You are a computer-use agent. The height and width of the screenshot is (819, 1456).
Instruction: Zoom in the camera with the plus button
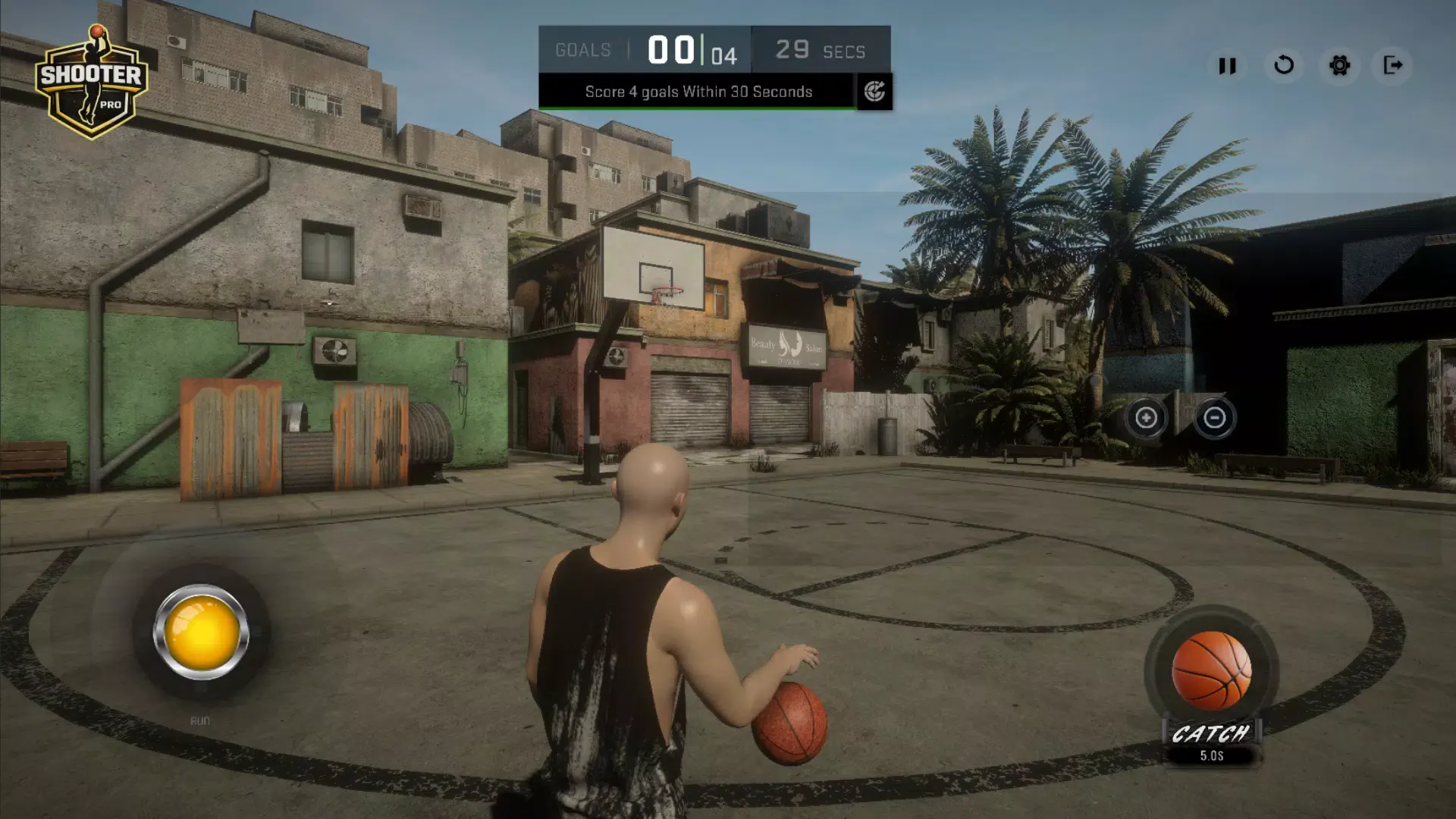(1146, 418)
